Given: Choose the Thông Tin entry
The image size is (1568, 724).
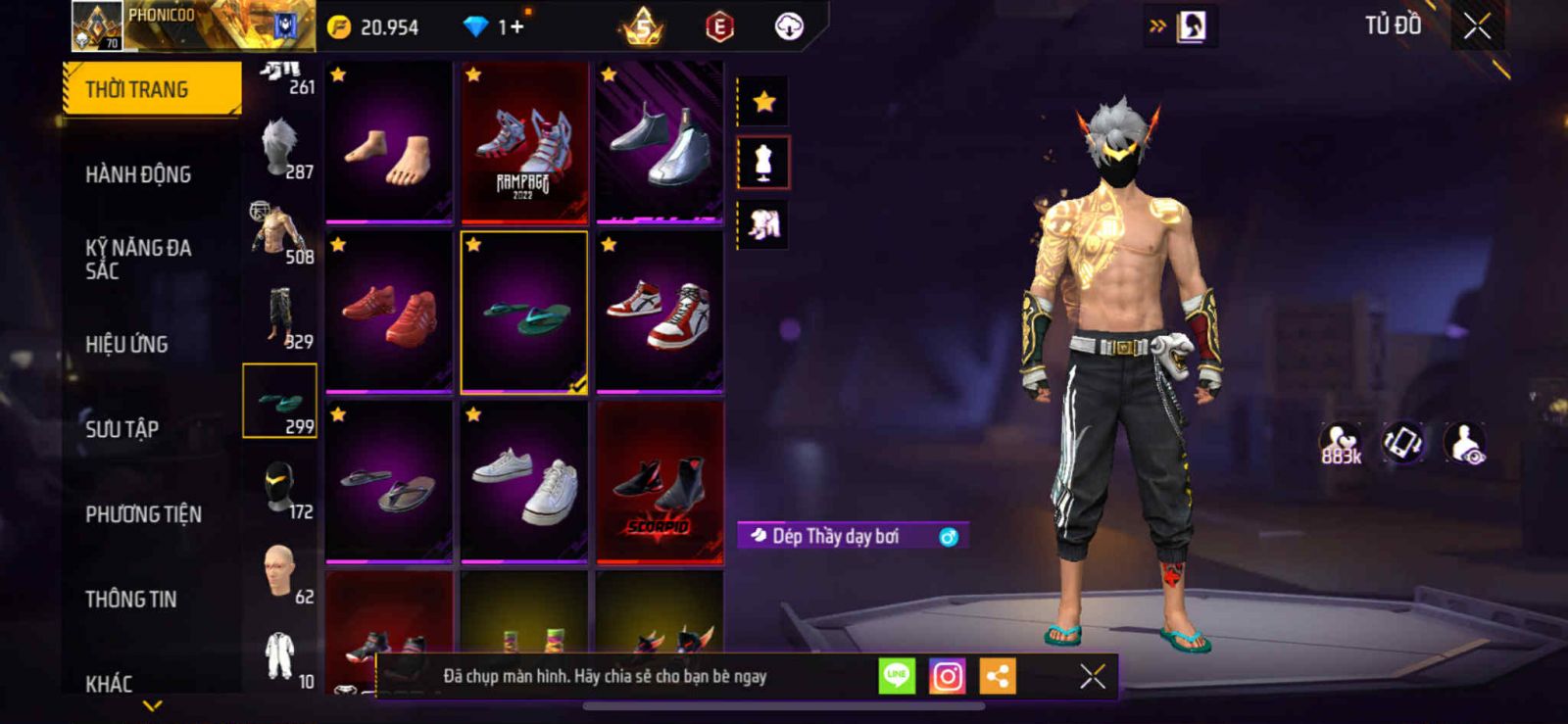Looking at the screenshot, I should tap(130, 599).
